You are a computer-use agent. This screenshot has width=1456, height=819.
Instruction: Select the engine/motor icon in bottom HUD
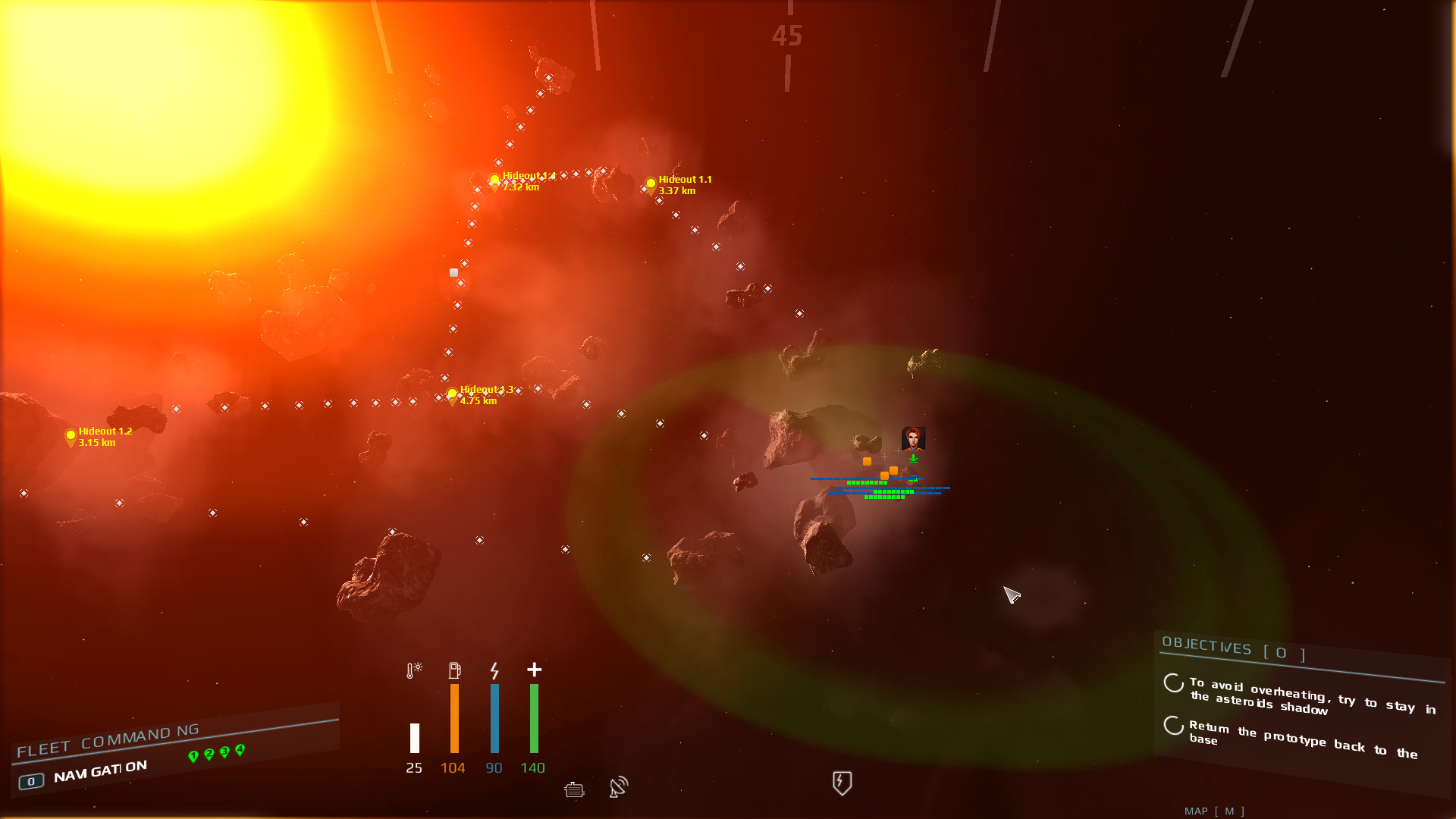pyautogui.click(x=574, y=789)
